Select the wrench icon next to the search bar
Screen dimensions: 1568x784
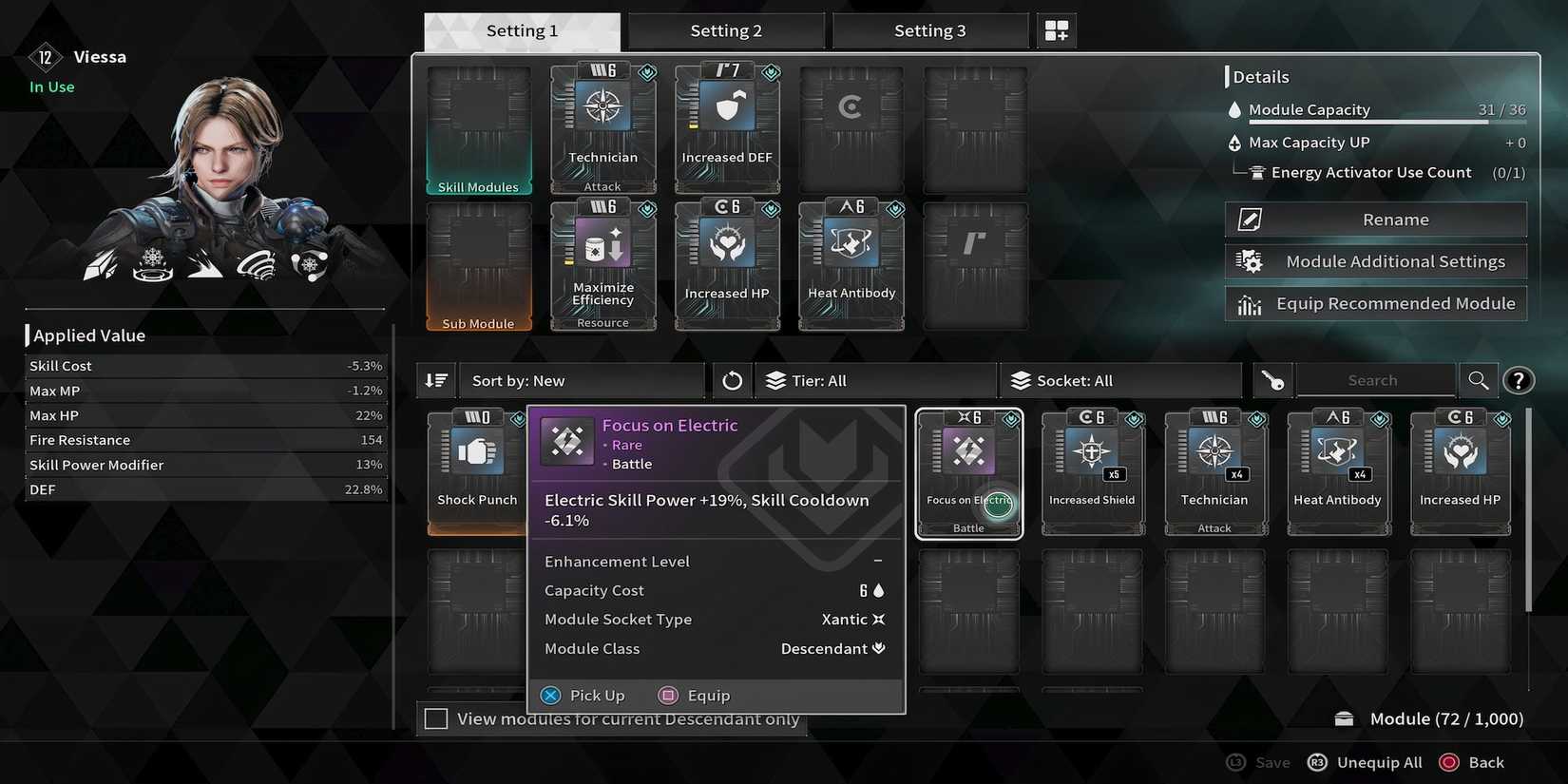(x=1272, y=380)
